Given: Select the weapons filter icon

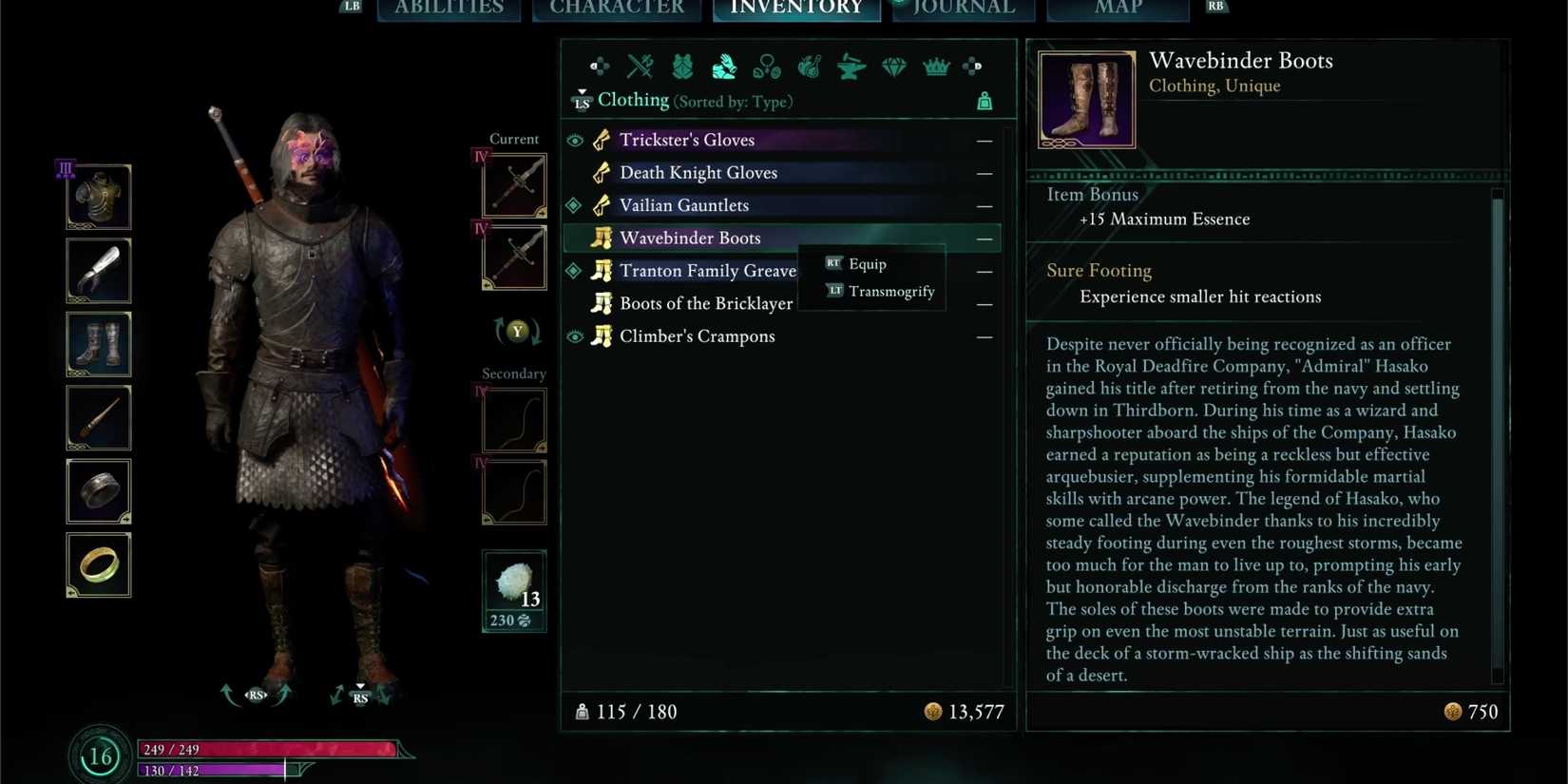Looking at the screenshot, I should click(x=639, y=67).
